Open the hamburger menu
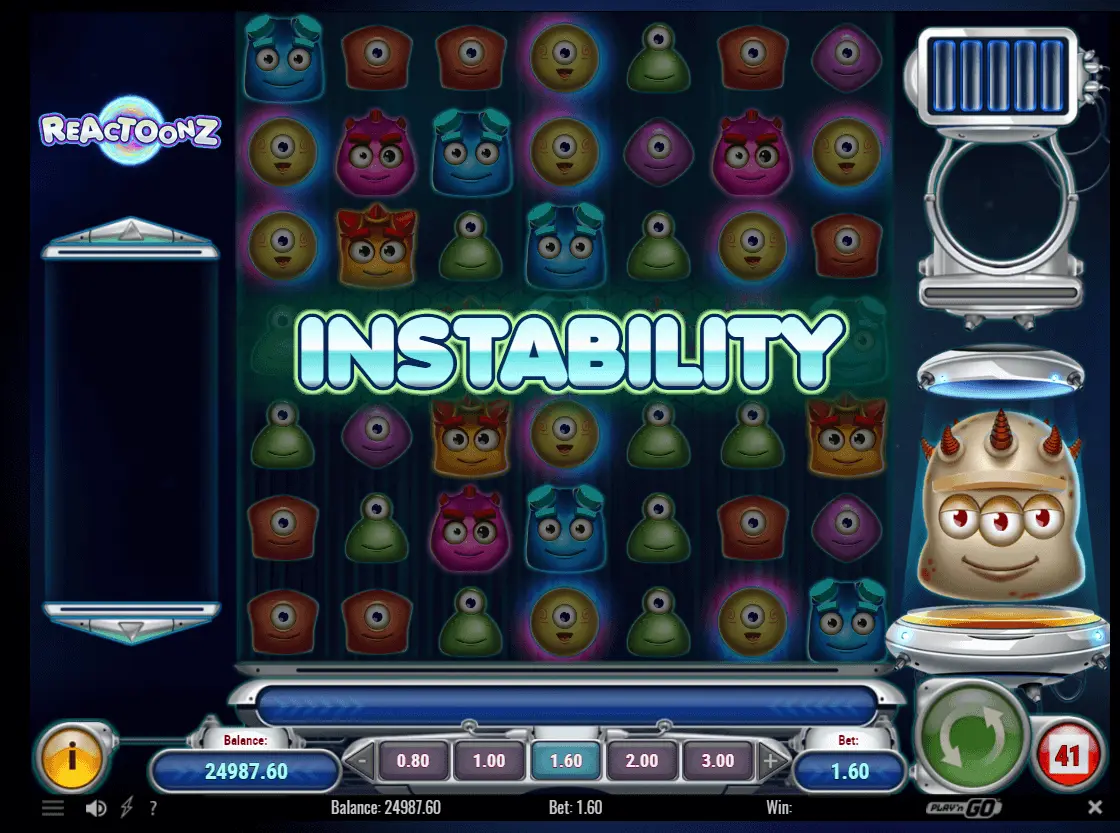 point(53,808)
